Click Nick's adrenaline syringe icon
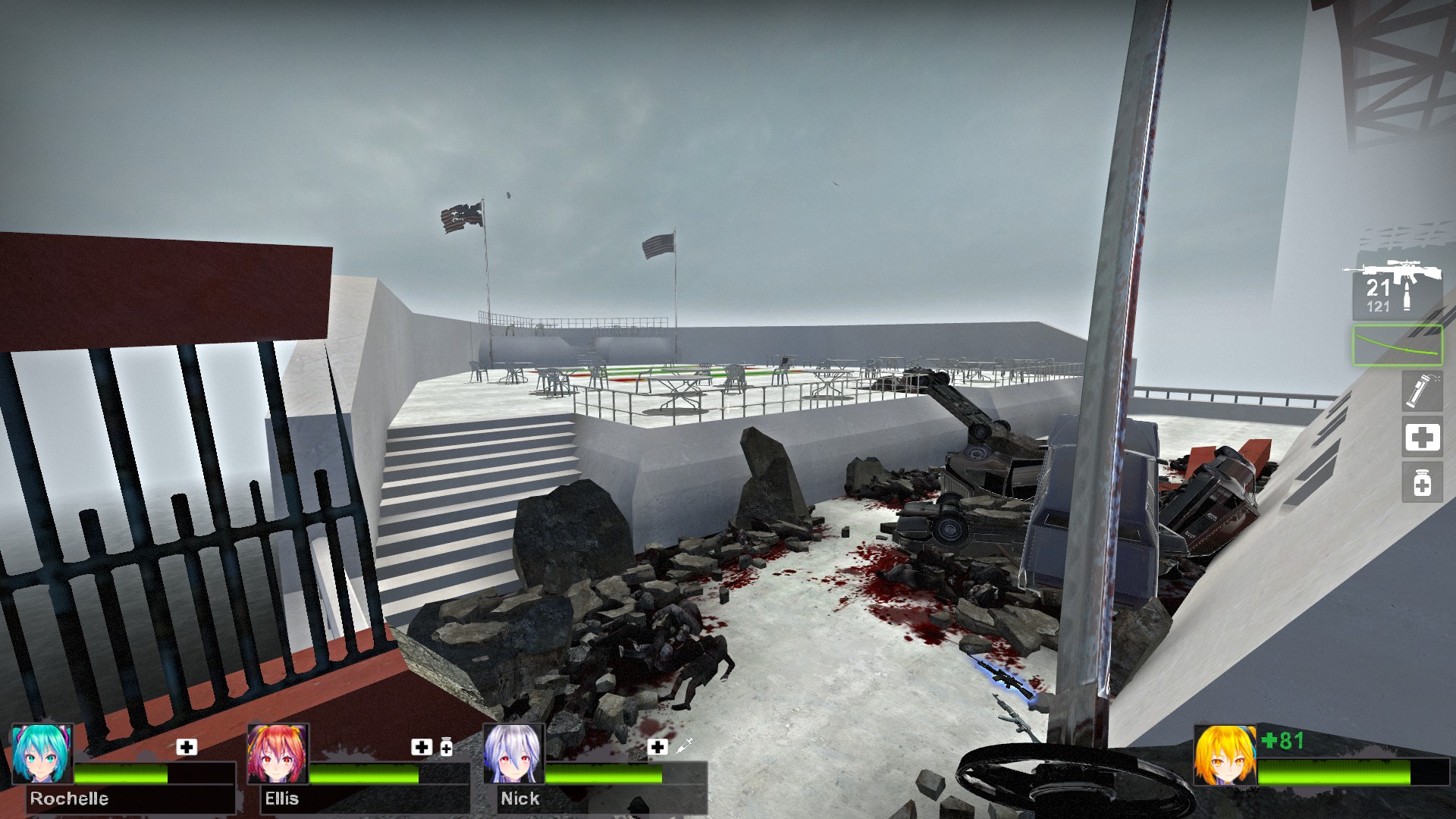This screenshot has height=819, width=1456. point(683,746)
